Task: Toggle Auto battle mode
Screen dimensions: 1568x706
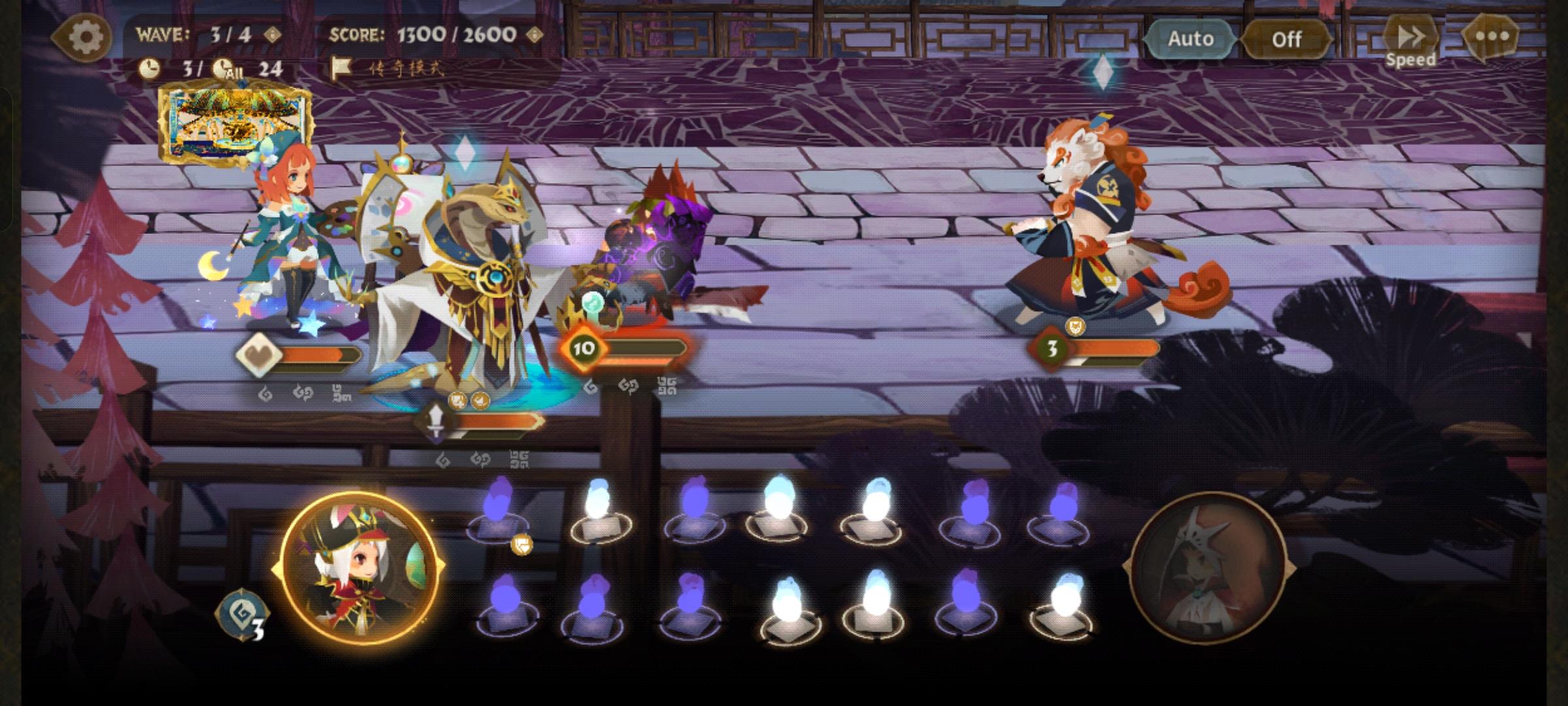Action: 1190,39
